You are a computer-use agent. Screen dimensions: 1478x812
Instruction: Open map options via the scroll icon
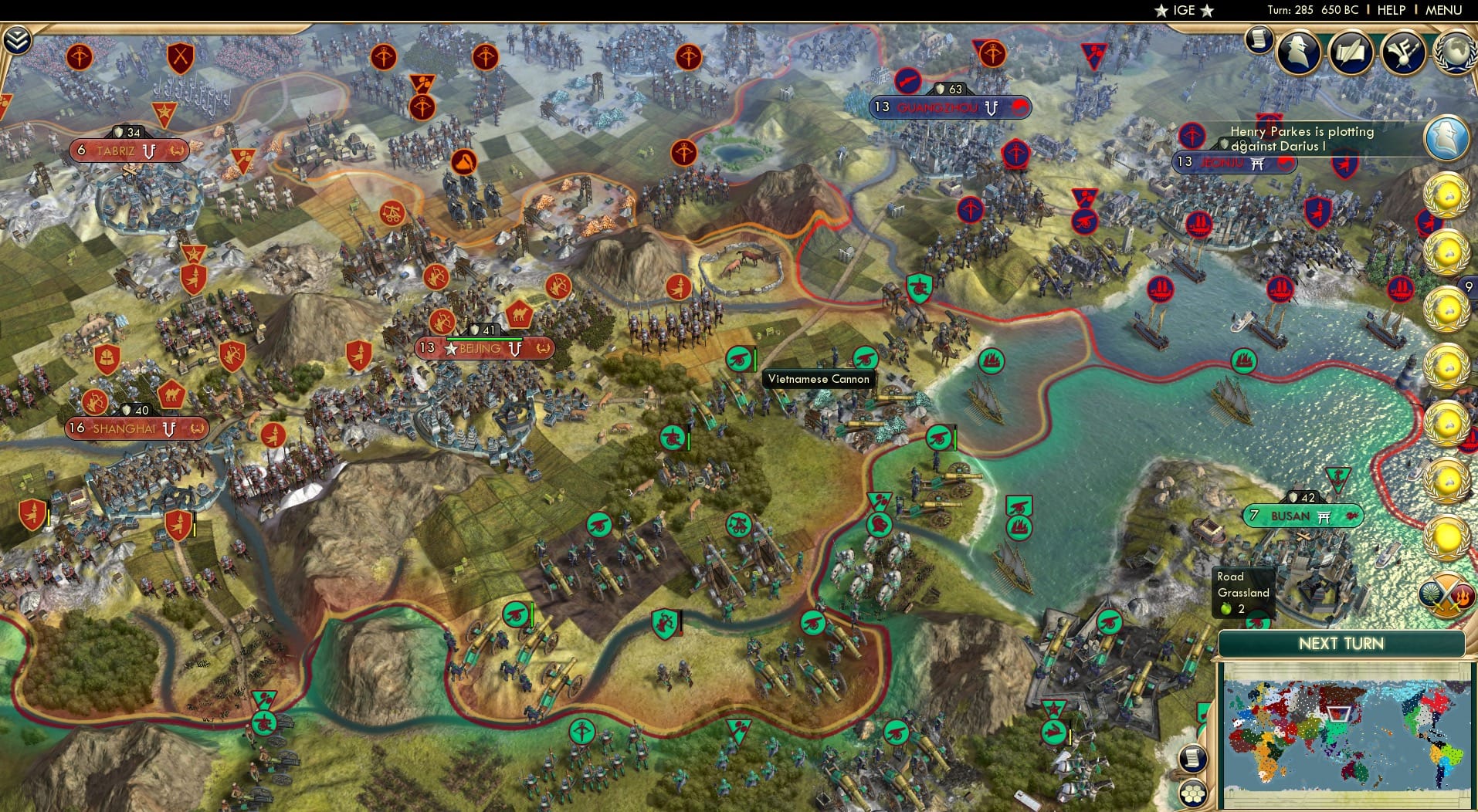click(1193, 758)
